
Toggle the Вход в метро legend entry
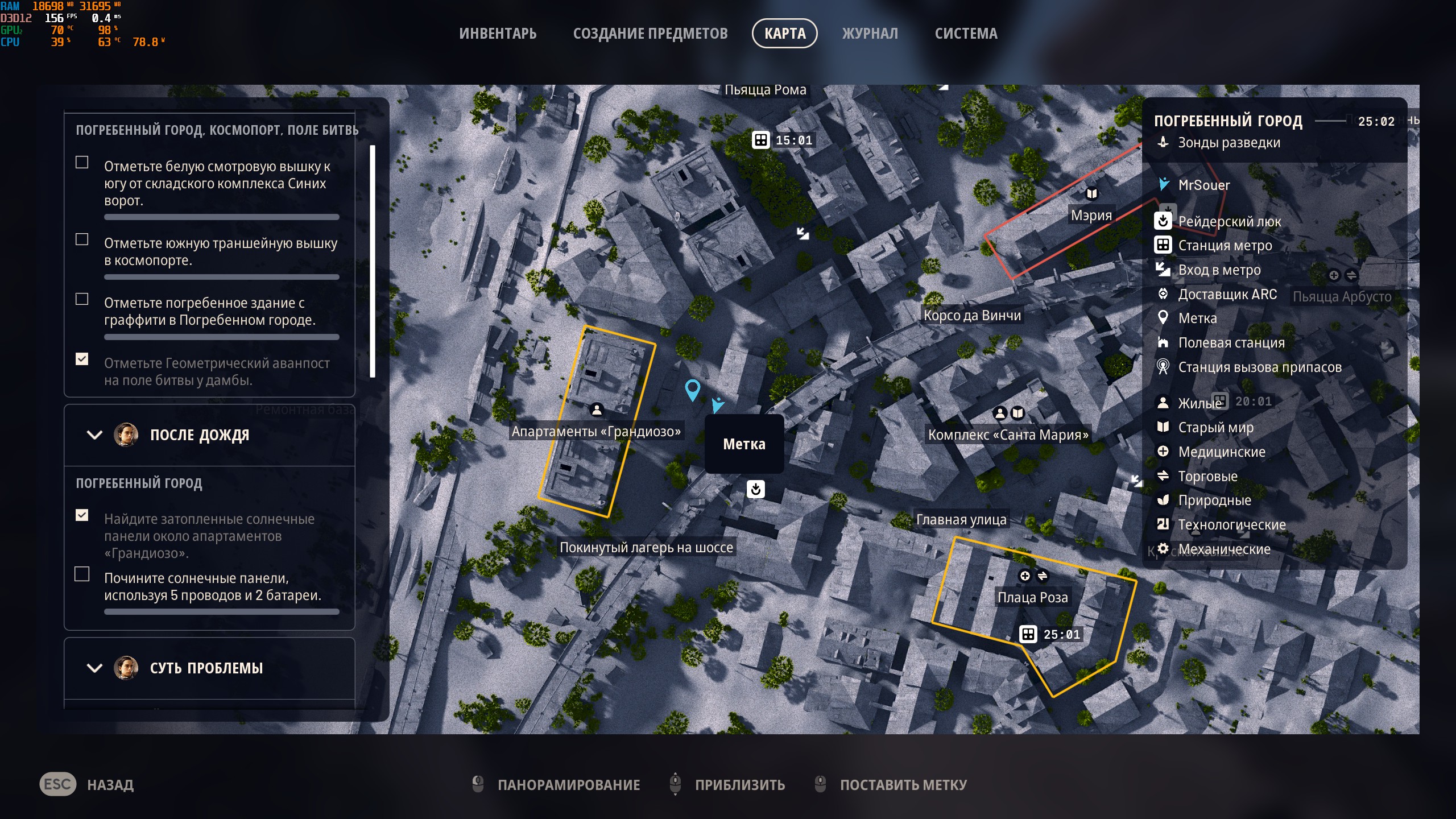click(1219, 270)
